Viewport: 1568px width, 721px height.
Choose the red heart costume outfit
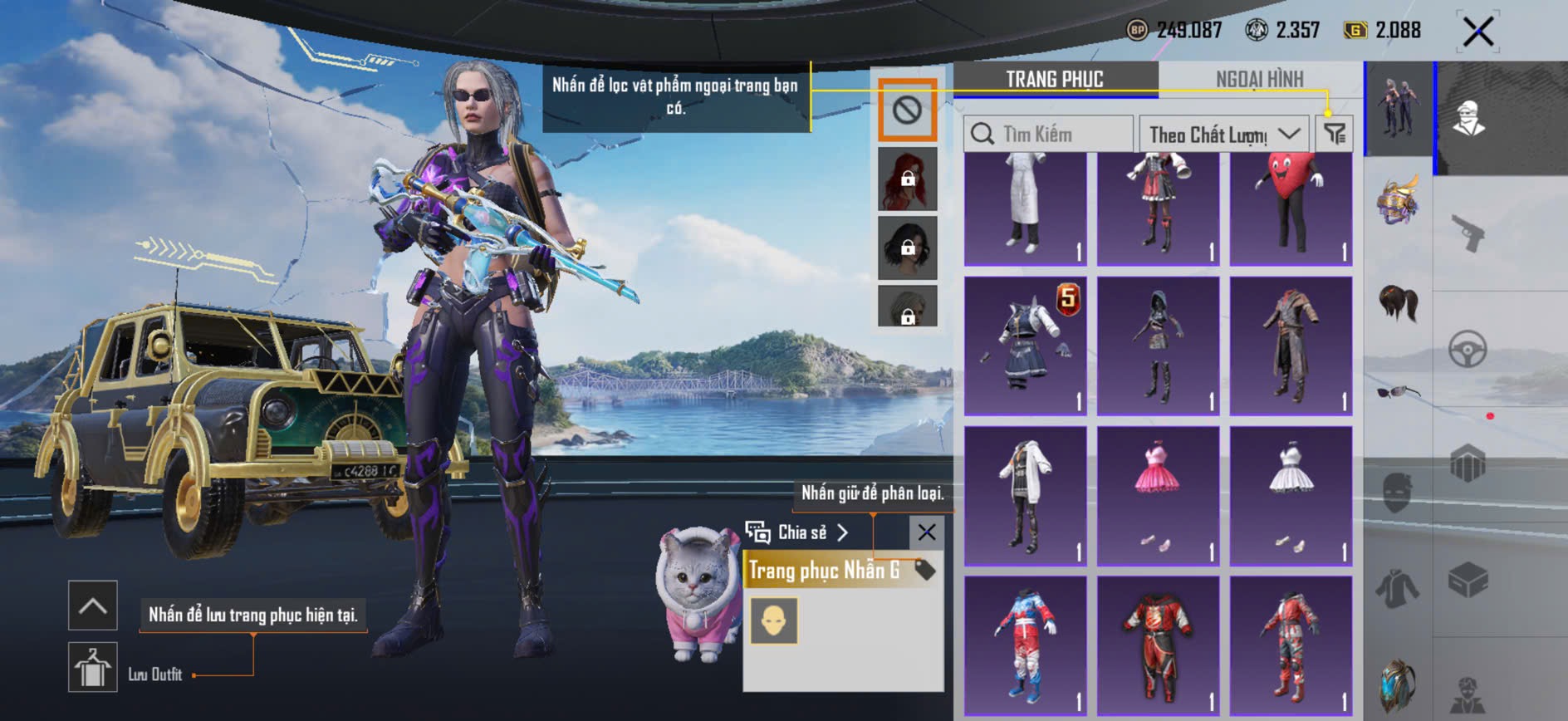point(1291,208)
